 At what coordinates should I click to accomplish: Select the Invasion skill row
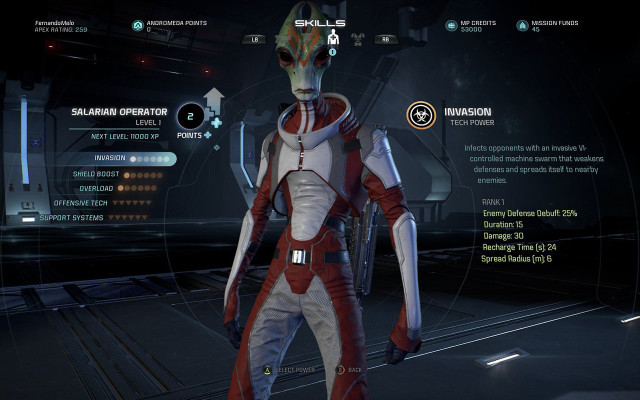pyautogui.click(x=130, y=158)
